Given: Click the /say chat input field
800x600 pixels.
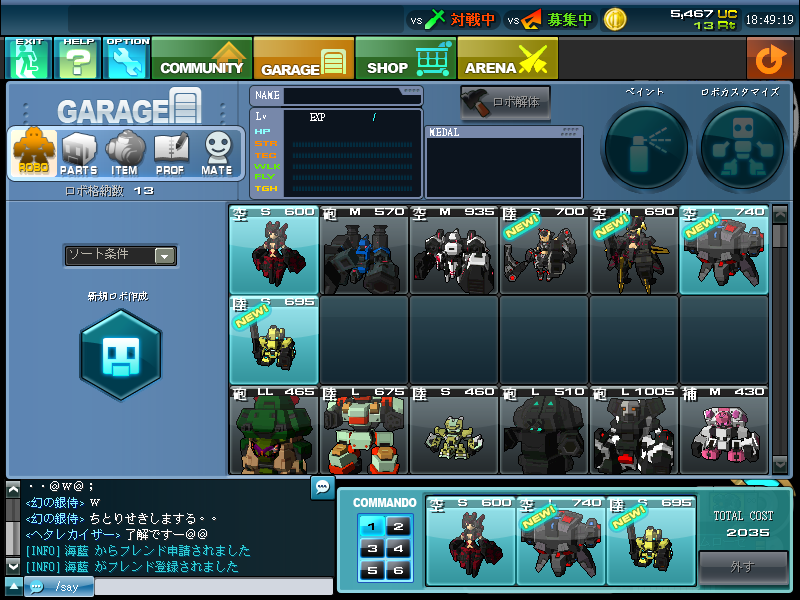Looking at the screenshot, I should (210, 587).
